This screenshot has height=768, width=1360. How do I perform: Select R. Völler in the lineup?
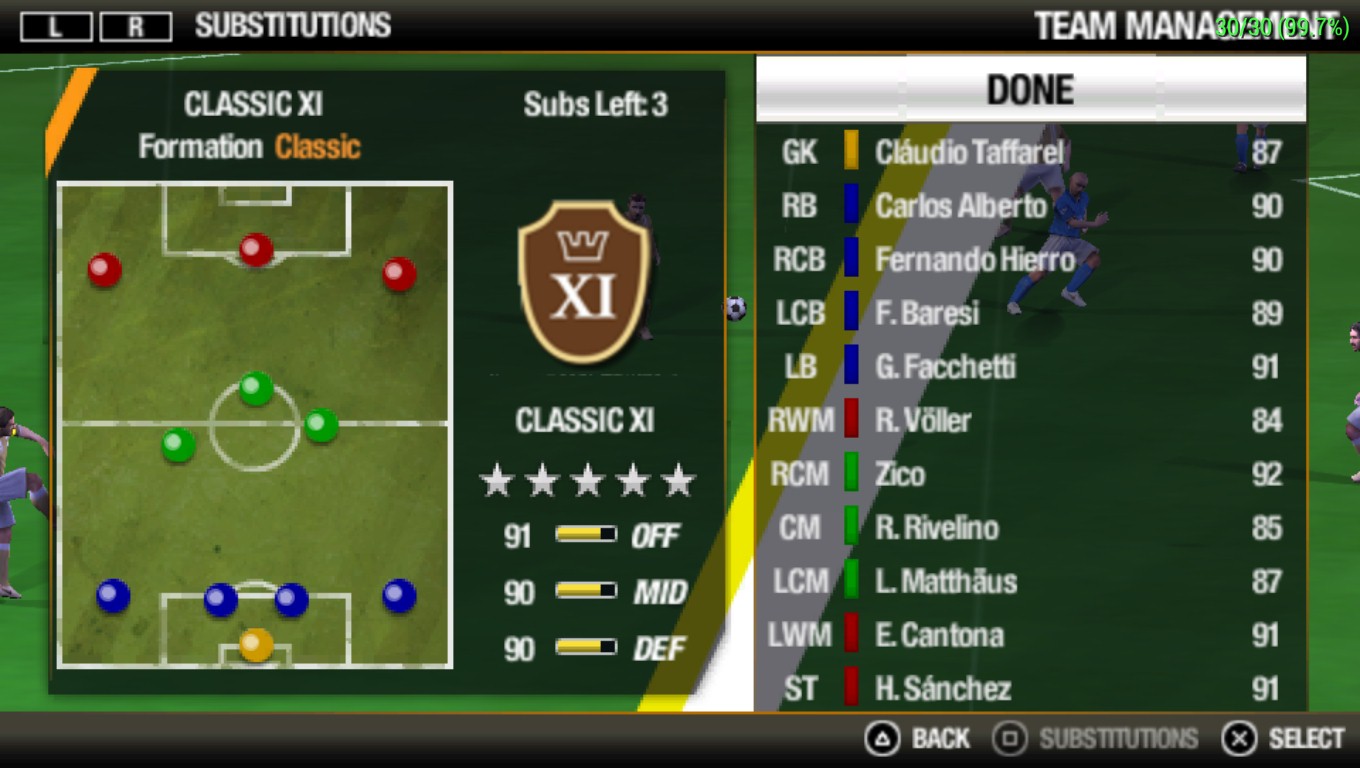[1030, 420]
